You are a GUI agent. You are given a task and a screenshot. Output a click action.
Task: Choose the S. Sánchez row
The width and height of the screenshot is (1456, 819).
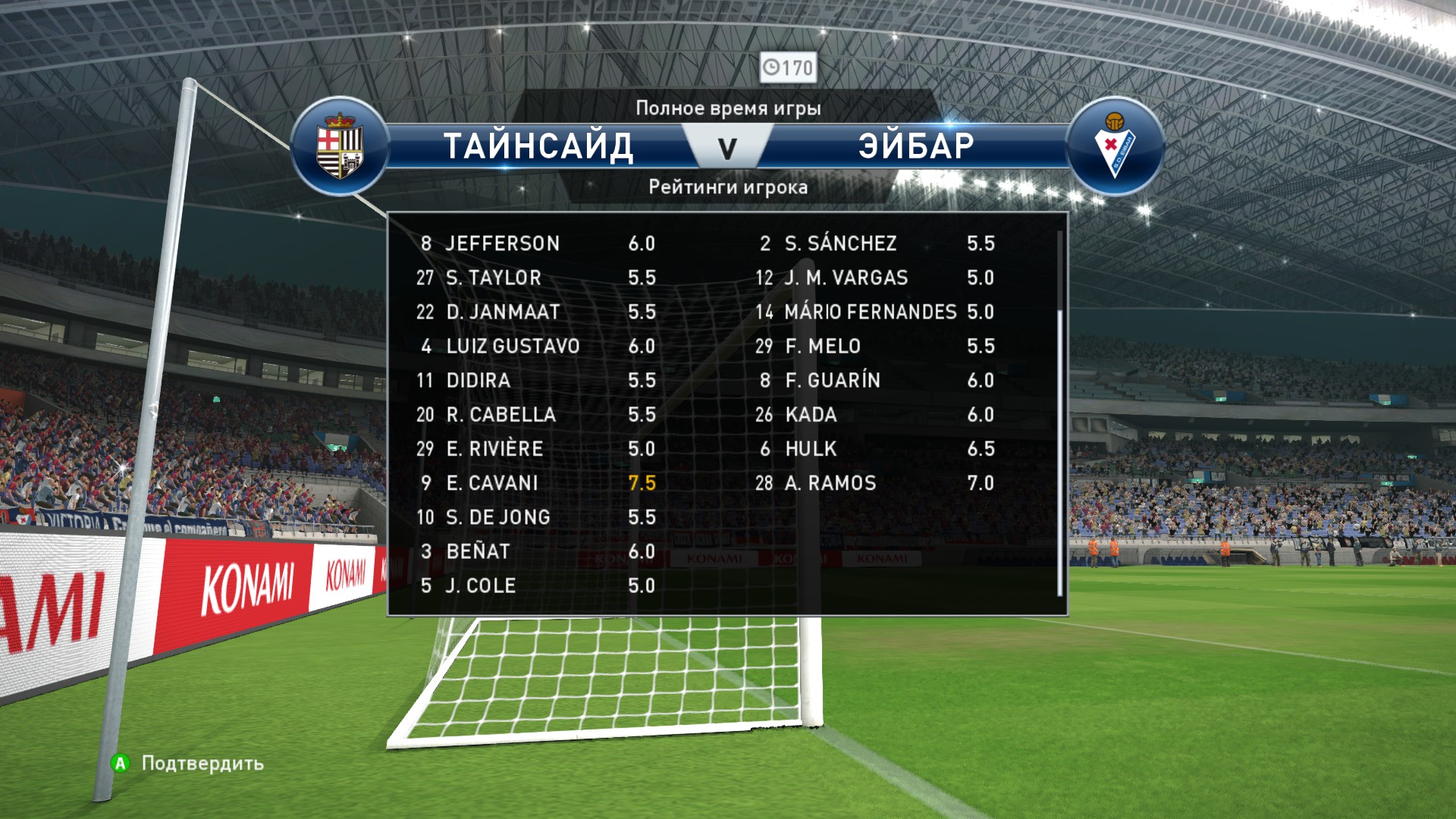[x=875, y=243]
